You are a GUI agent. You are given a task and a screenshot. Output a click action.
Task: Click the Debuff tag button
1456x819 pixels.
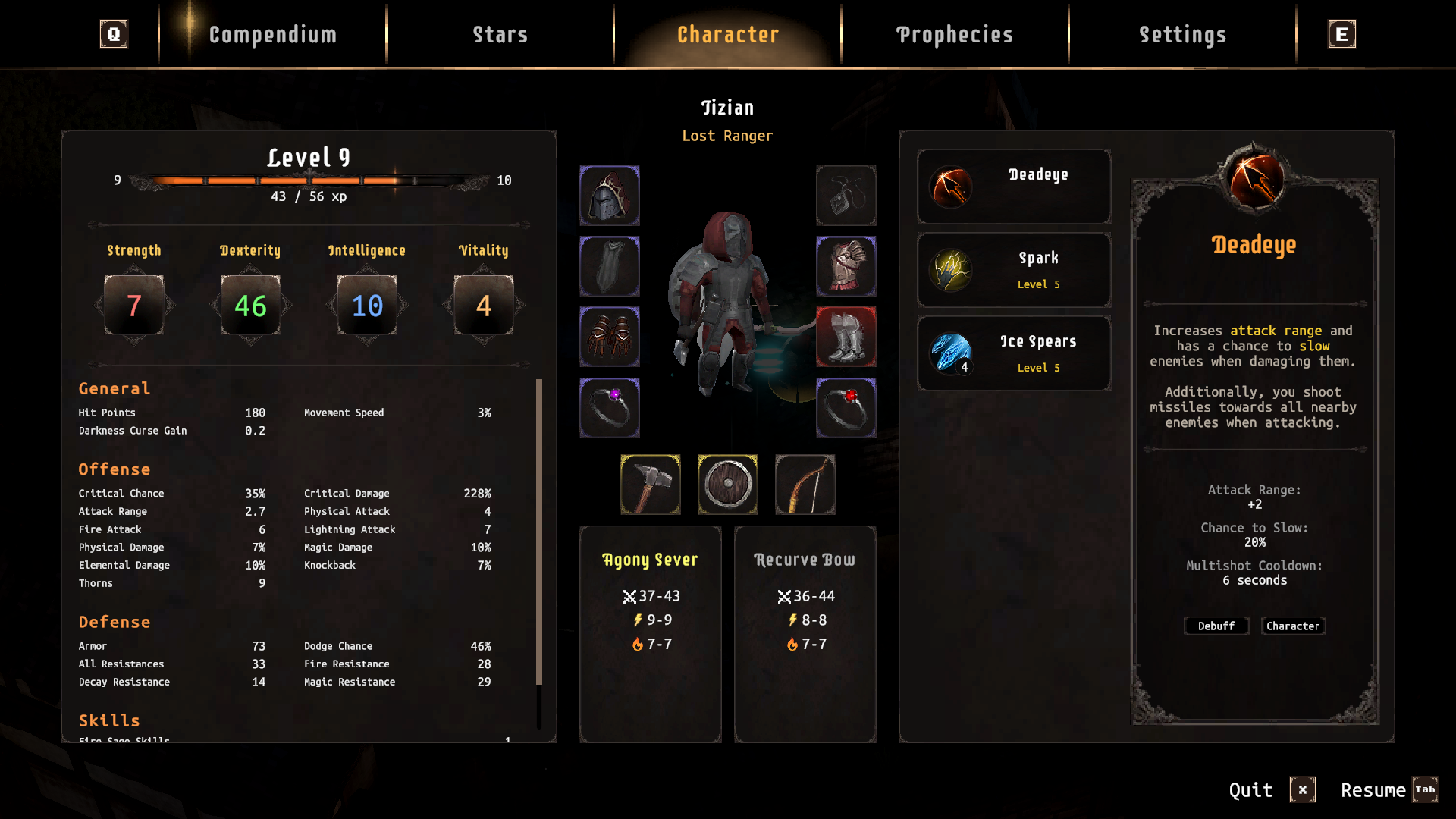1216,626
